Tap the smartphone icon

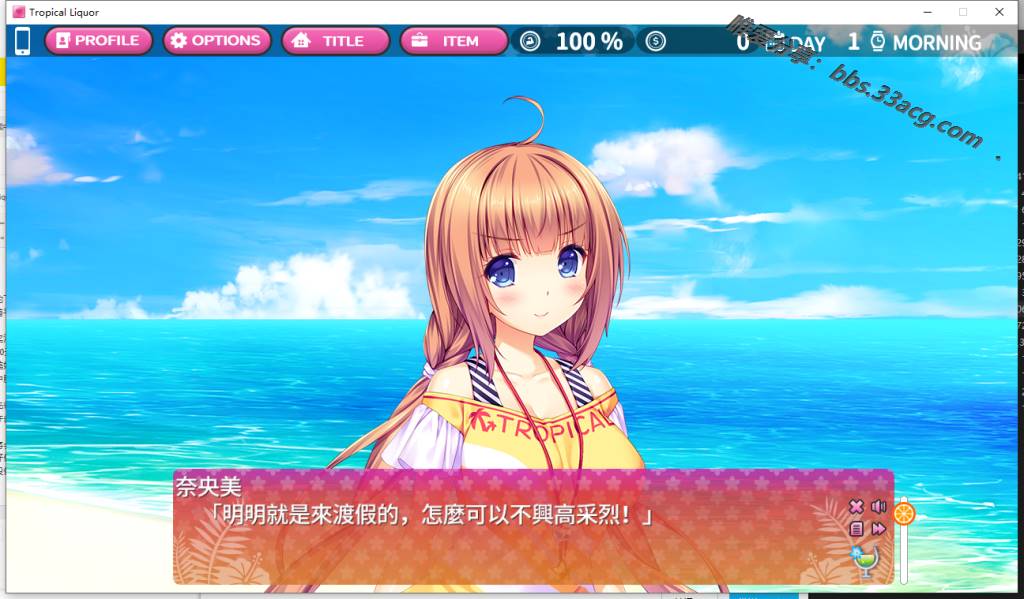coord(23,41)
